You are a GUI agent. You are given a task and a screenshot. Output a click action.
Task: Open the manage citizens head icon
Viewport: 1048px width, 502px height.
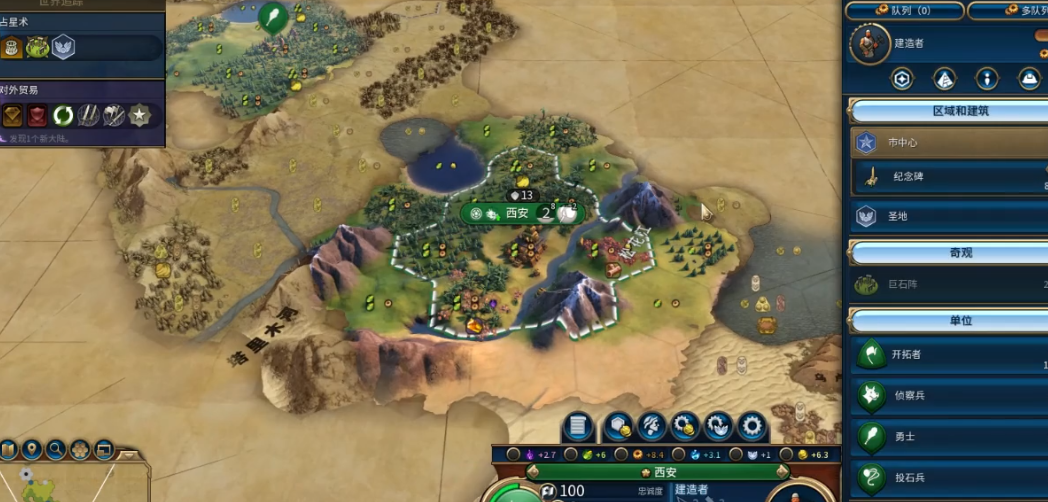pos(652,427)
